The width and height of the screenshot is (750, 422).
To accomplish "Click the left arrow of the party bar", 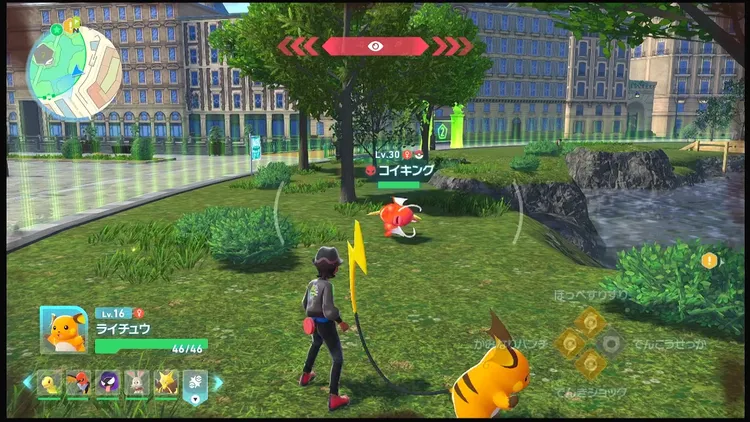I will 28,383.
